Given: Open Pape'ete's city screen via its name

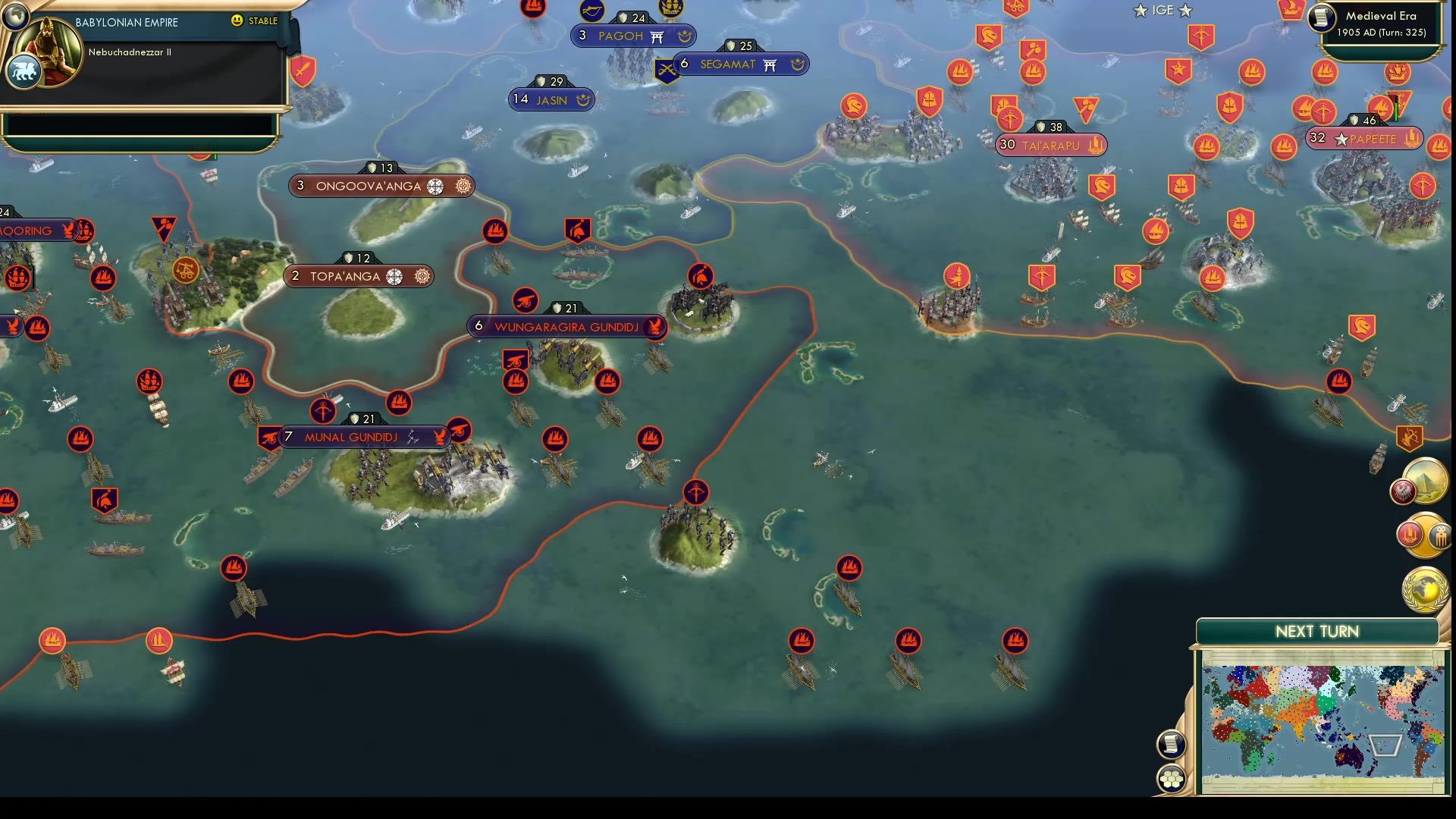Looking at the screenshot, I should coord(1373,139).
